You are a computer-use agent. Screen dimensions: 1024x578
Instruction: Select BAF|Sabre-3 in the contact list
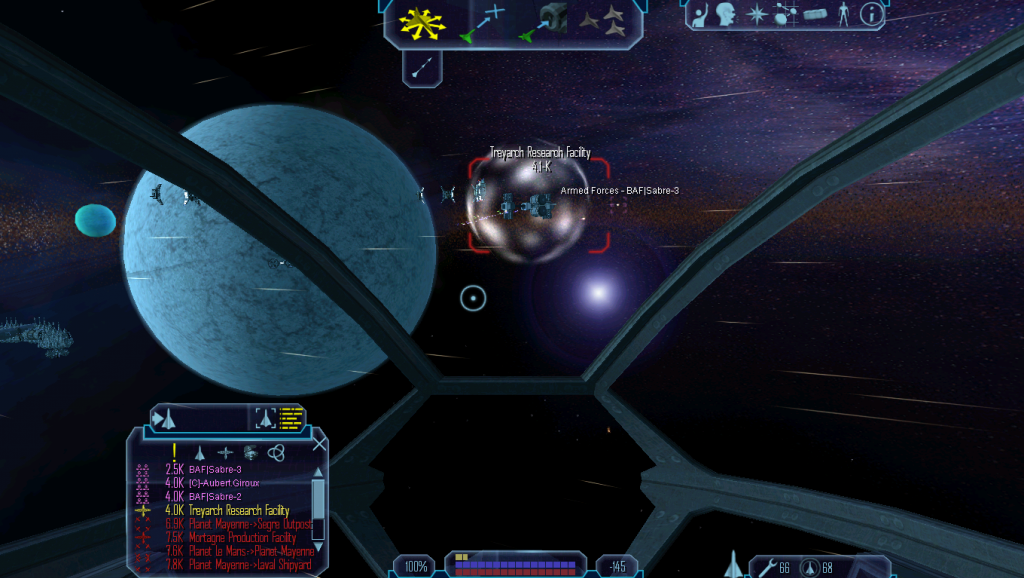coord(215,469)
